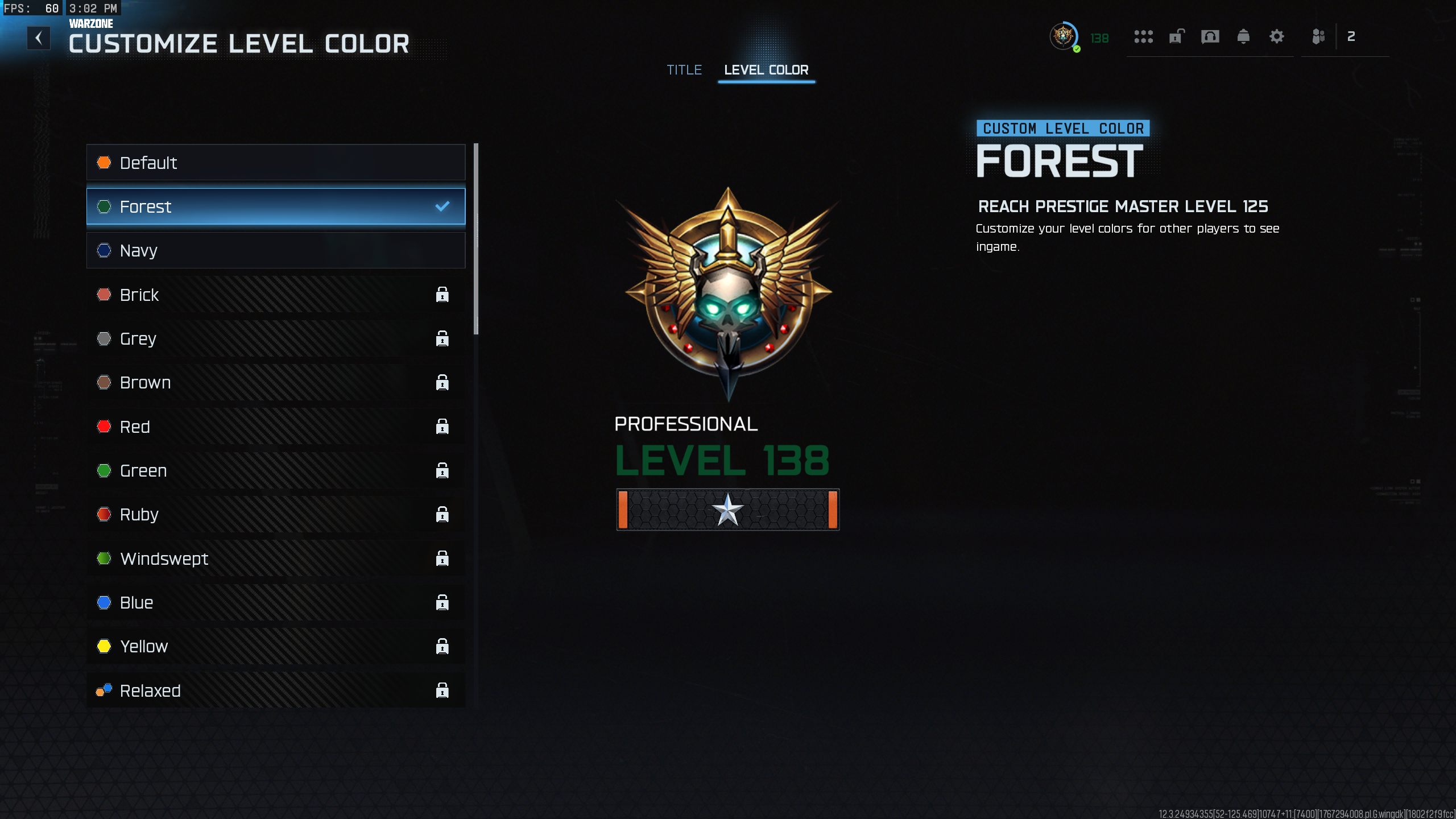Open the voice chat headset icon
The height and width of the screenshot is (819, 1456).
click(1210, 36)
